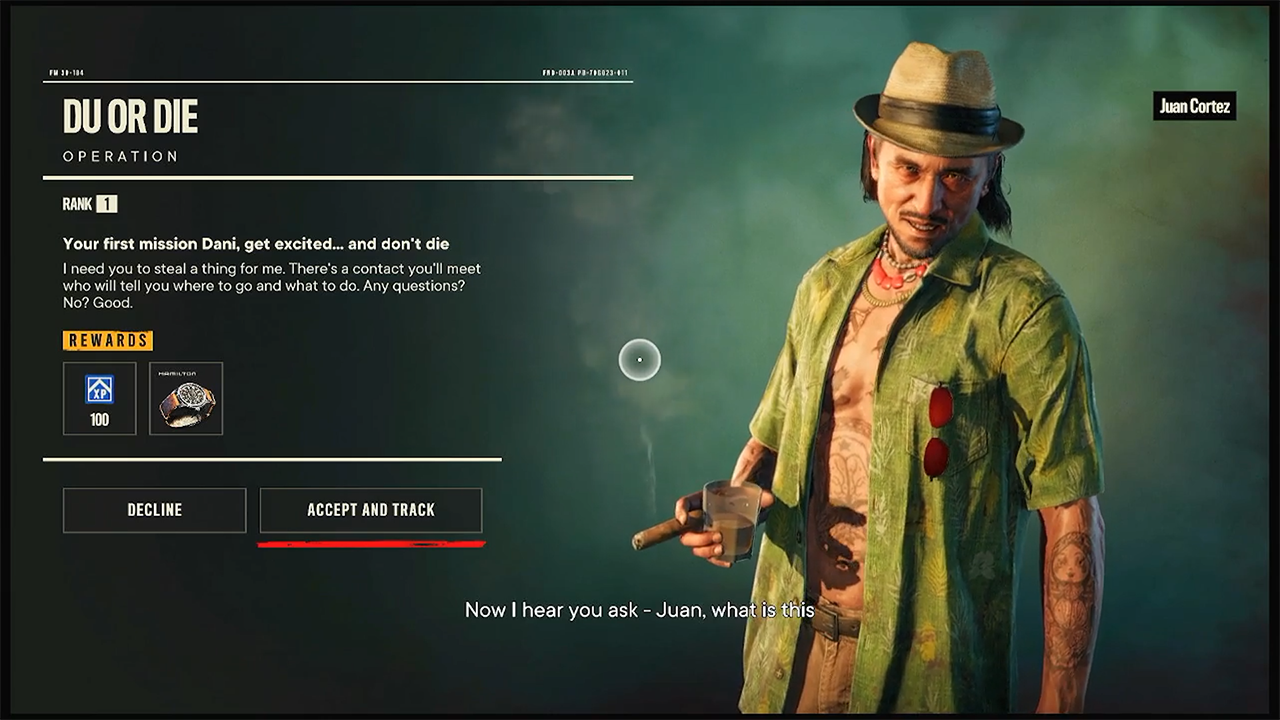This screenshot has height=720, width=1280.
Task: Click the red underline below ACCEPT AND TRACK
Action: (x=371, y=543)
